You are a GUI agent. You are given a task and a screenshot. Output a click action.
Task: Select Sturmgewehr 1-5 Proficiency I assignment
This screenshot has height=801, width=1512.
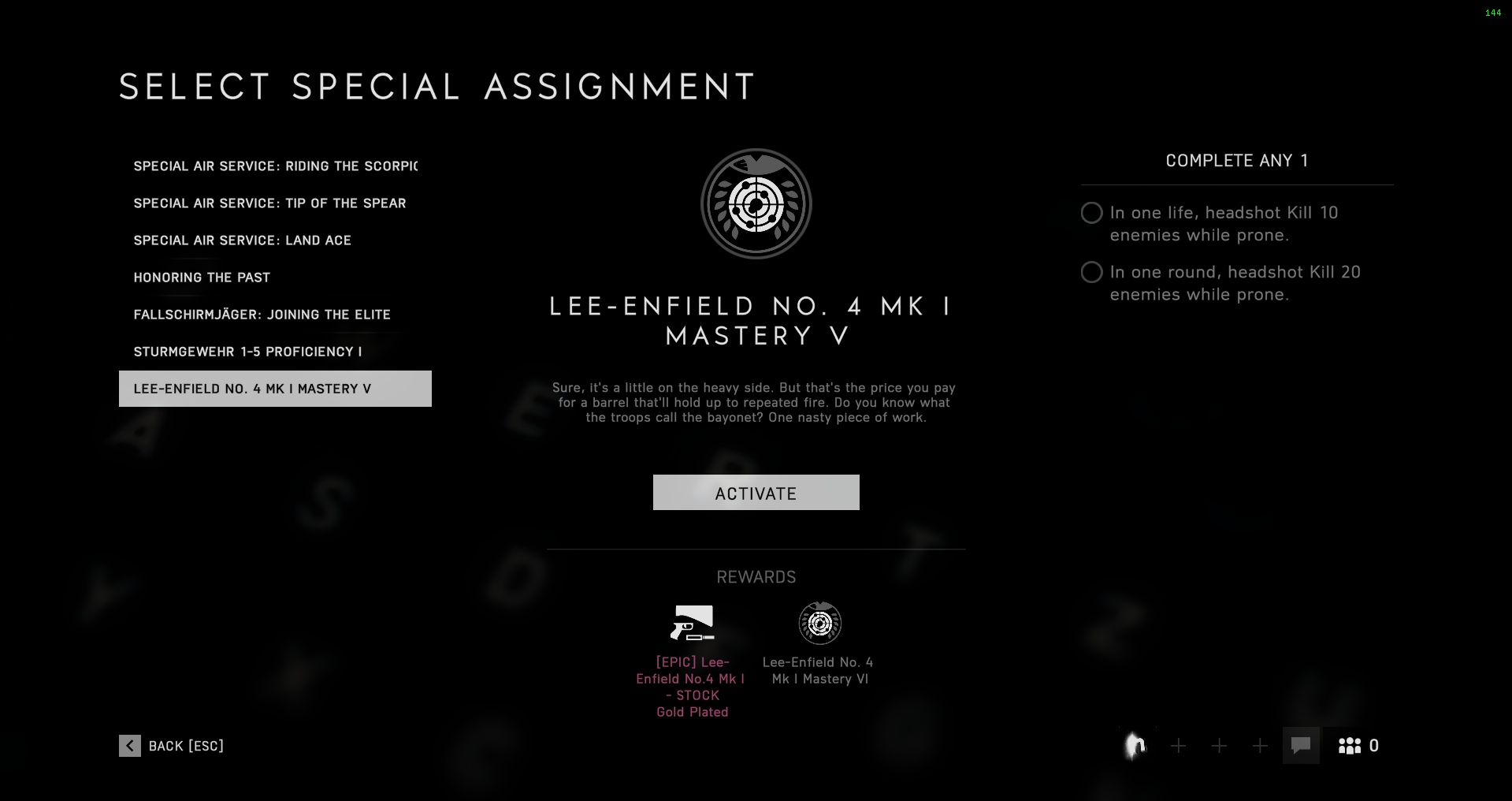pos(247,352)
